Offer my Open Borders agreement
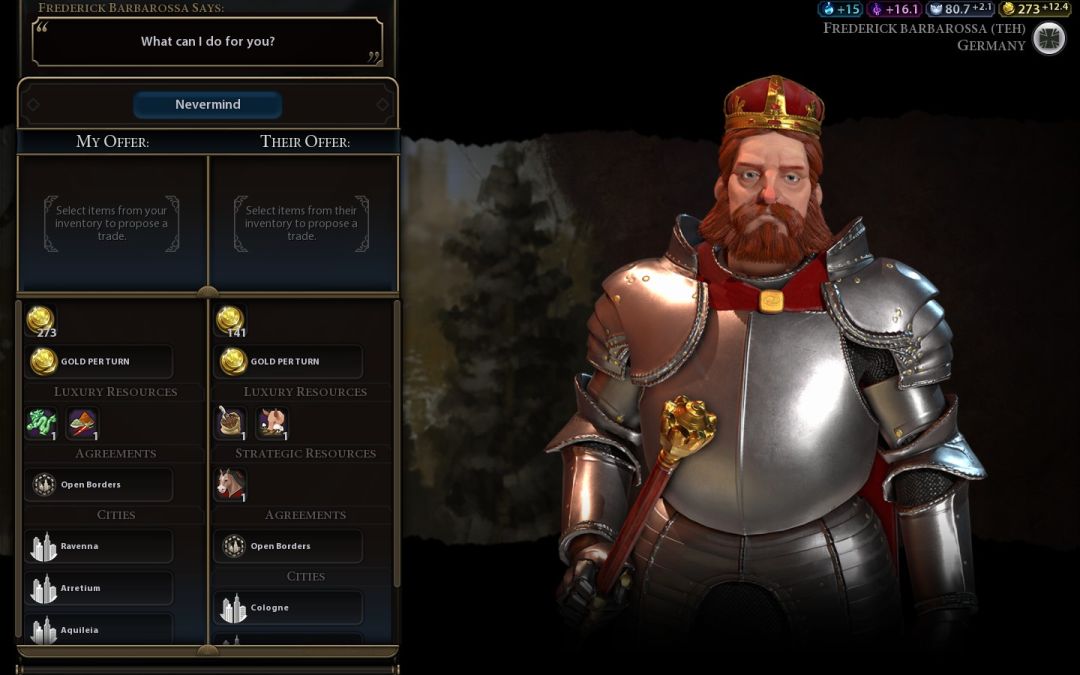Viewport: 1080px width, 675px height. 98,485
